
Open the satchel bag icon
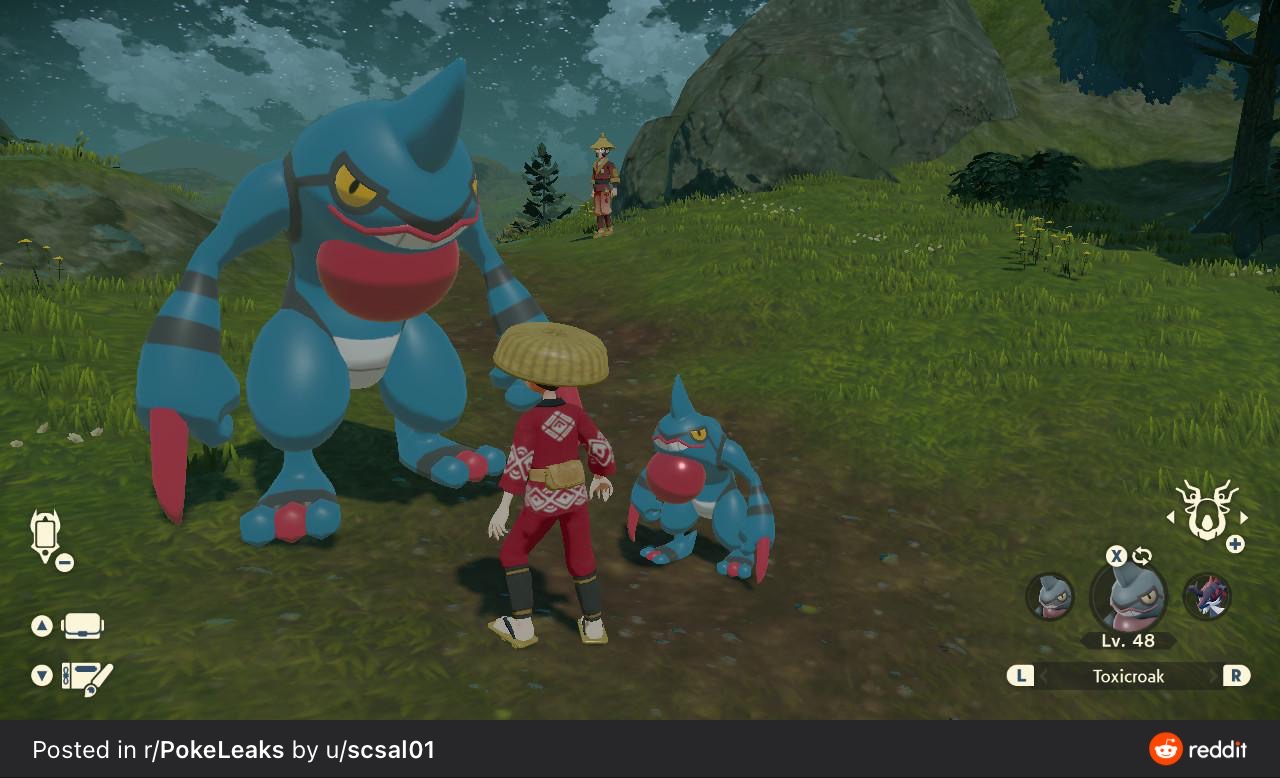coord(82,627)
